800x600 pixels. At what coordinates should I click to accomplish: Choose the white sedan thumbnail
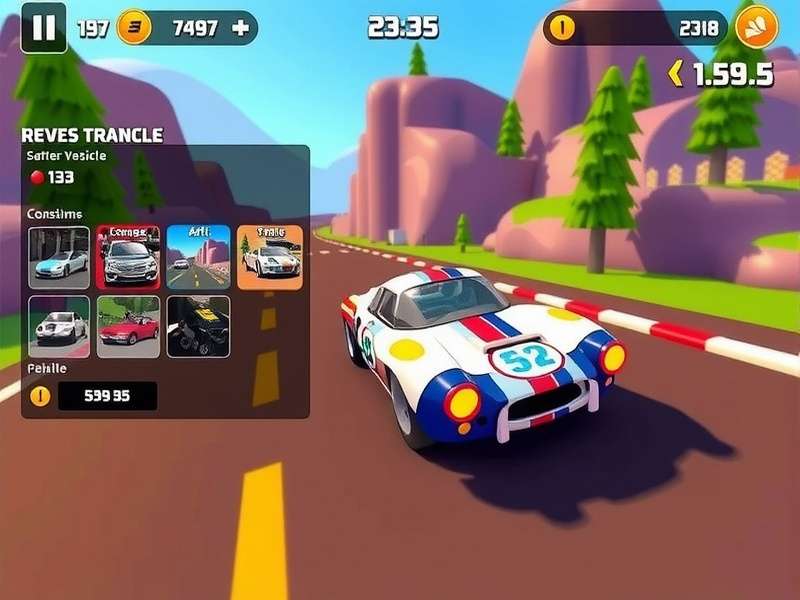point(59,326)
